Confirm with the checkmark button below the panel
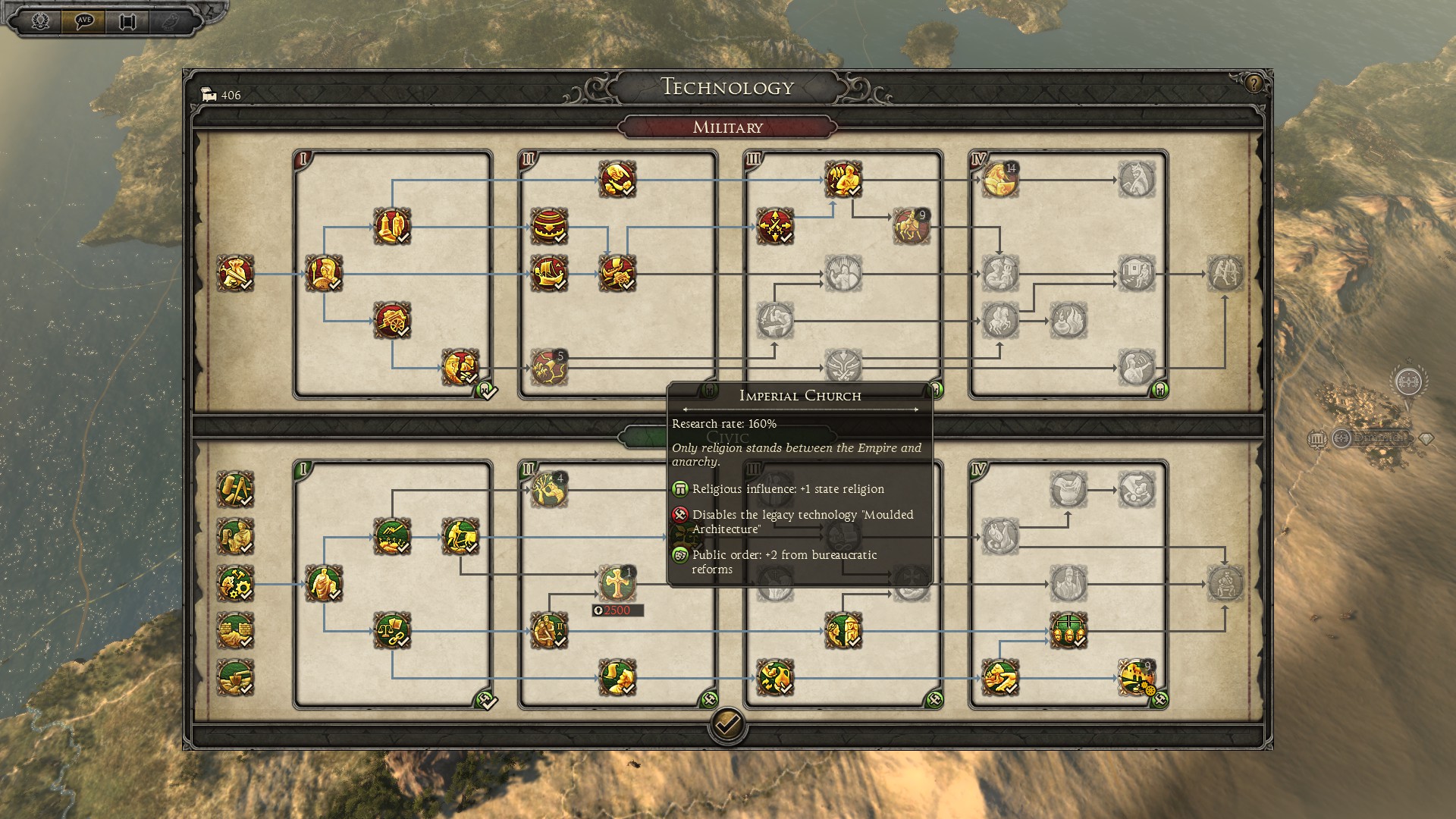 point(726,726)
